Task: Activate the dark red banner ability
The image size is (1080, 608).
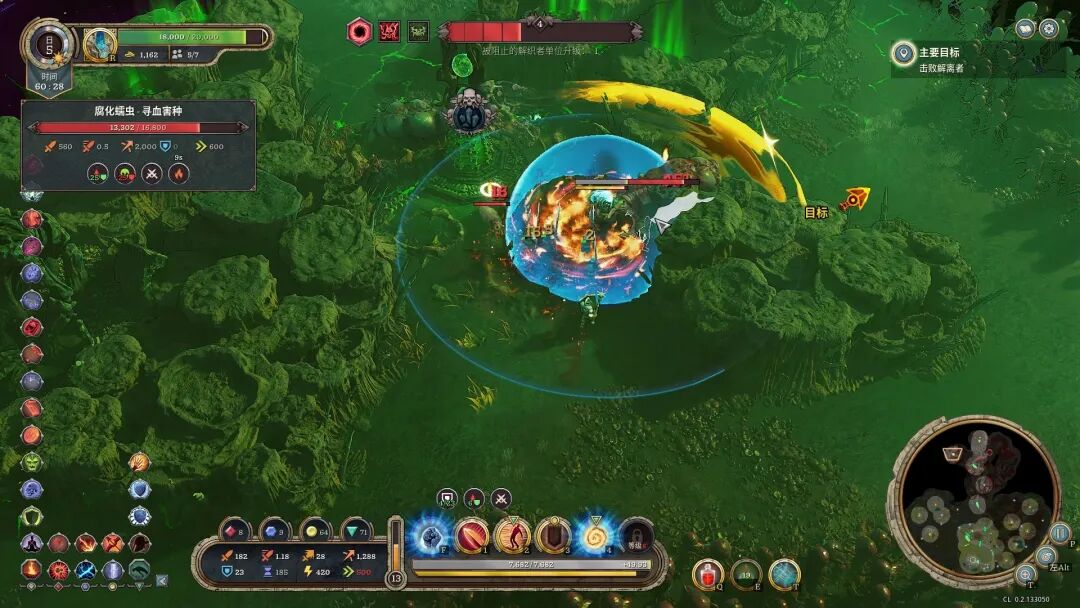Action: click(x=553, y=536)
